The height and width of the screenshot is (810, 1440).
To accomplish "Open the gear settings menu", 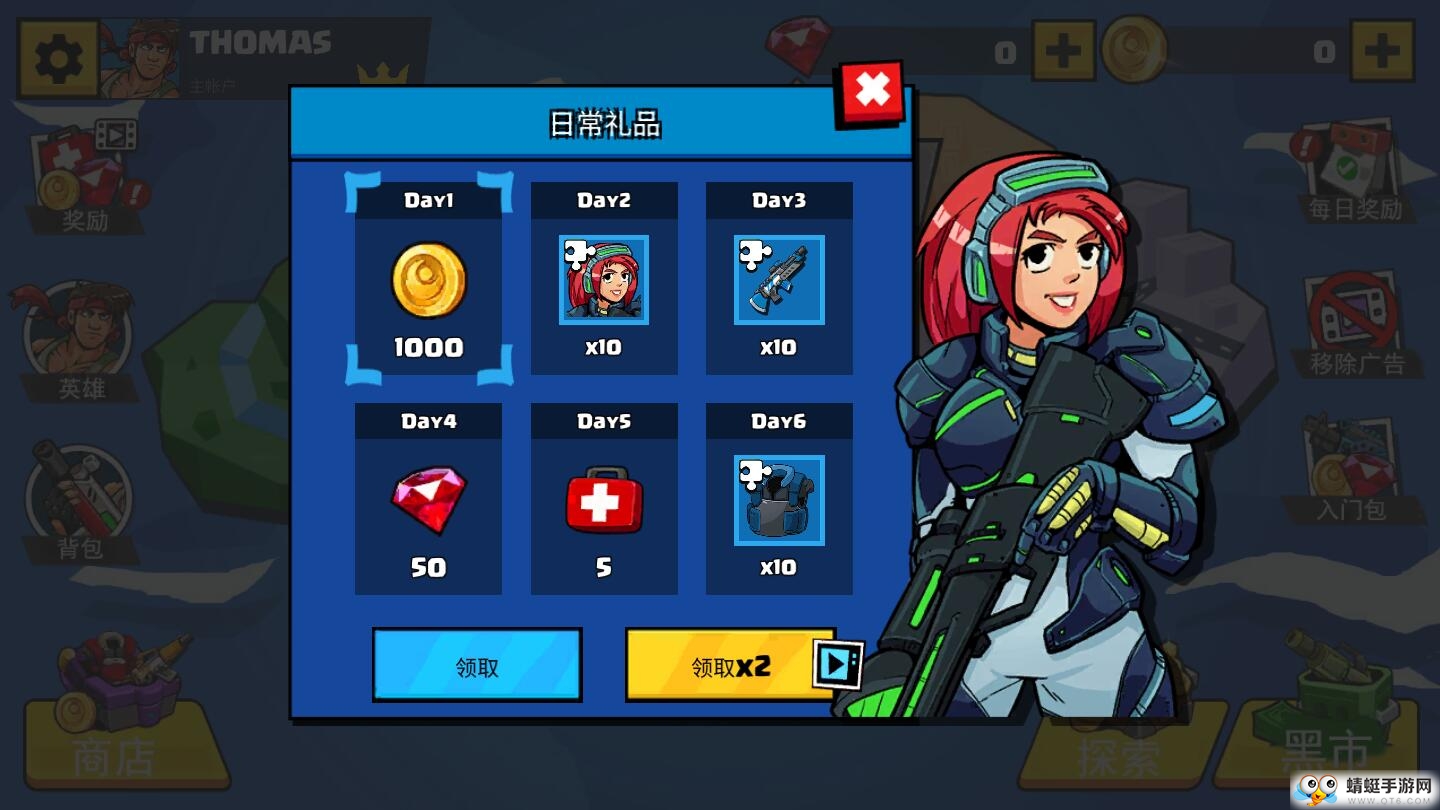I will coord(58,60).
